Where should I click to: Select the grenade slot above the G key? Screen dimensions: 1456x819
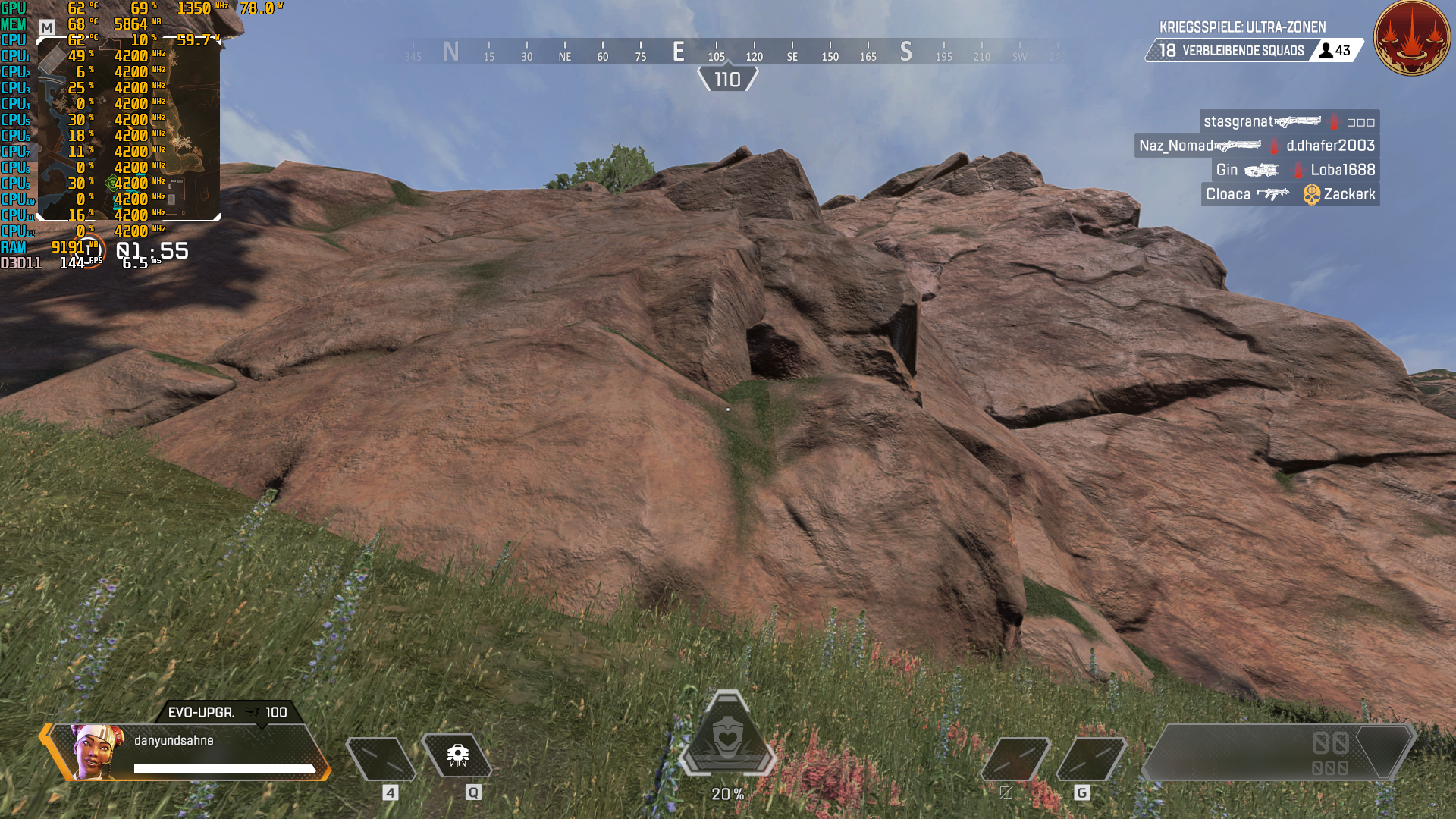click(x=1092, y=758)
